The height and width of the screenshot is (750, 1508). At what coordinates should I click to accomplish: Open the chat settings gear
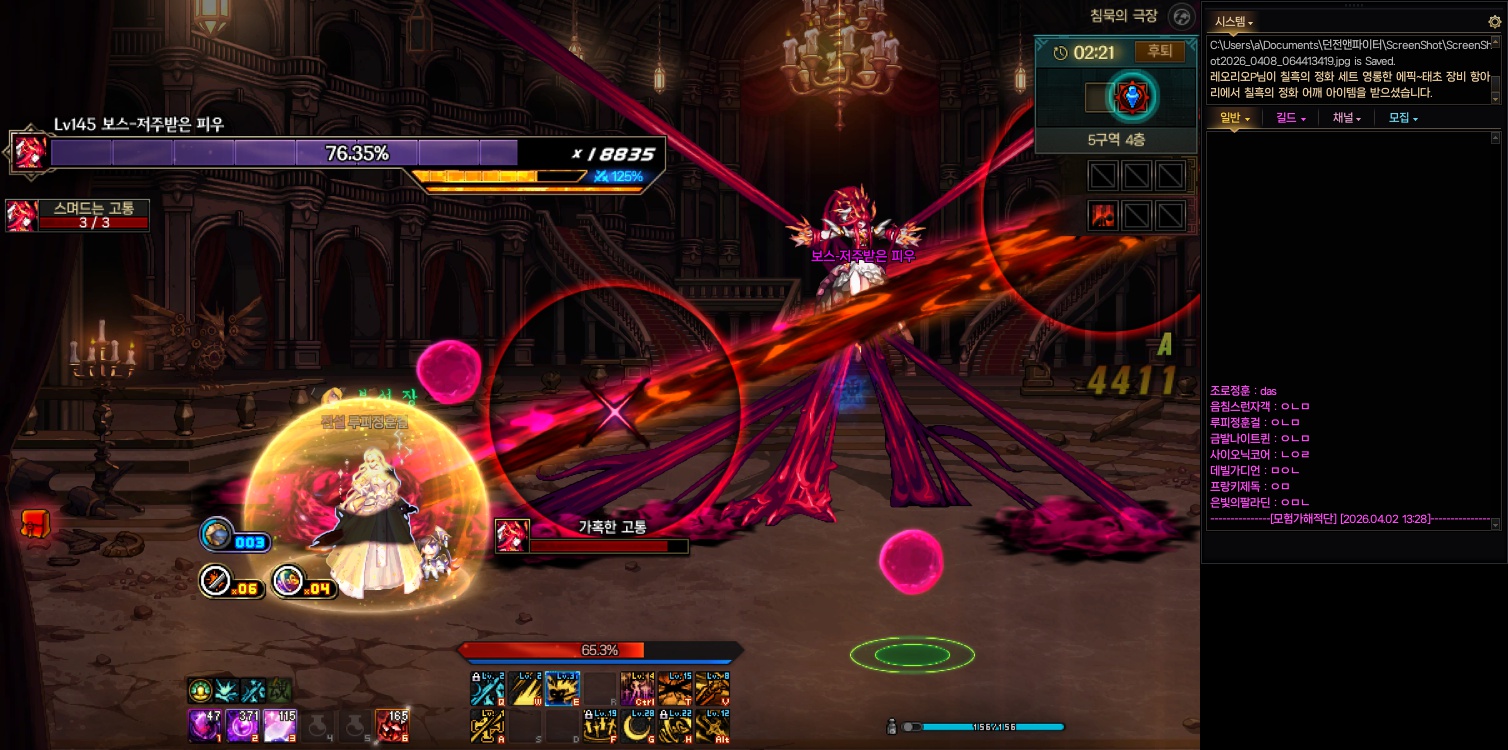click(x=1495, y=21)
